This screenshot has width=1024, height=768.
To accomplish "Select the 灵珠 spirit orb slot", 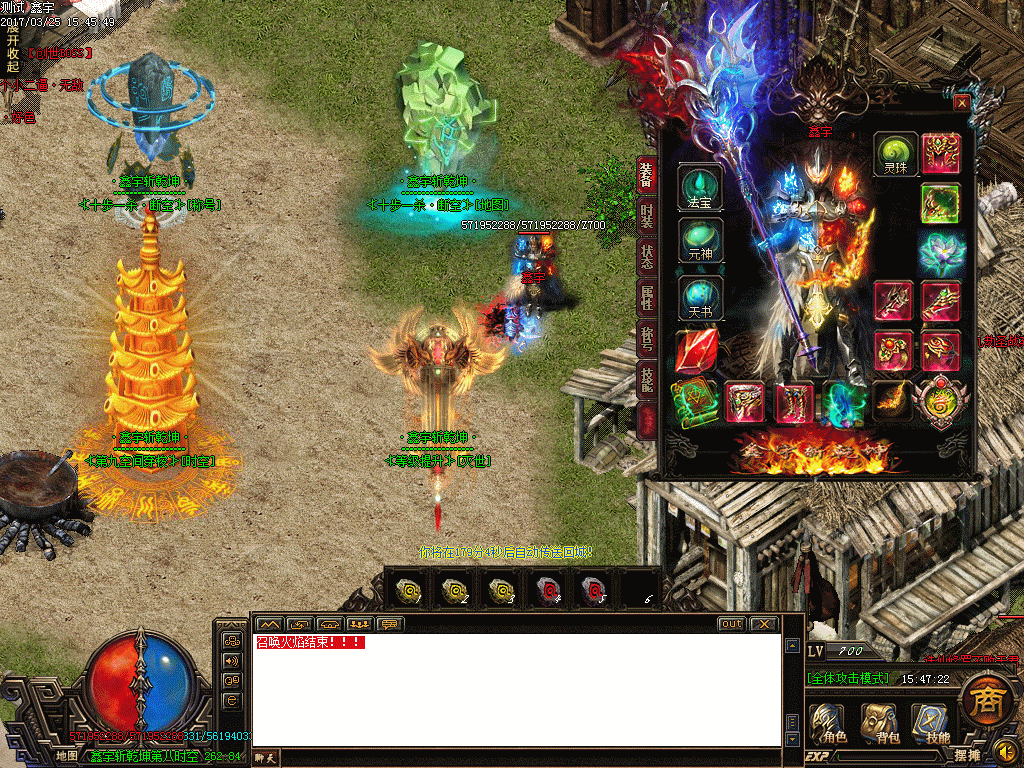I will pyautogui.click(x=895, y=155).
